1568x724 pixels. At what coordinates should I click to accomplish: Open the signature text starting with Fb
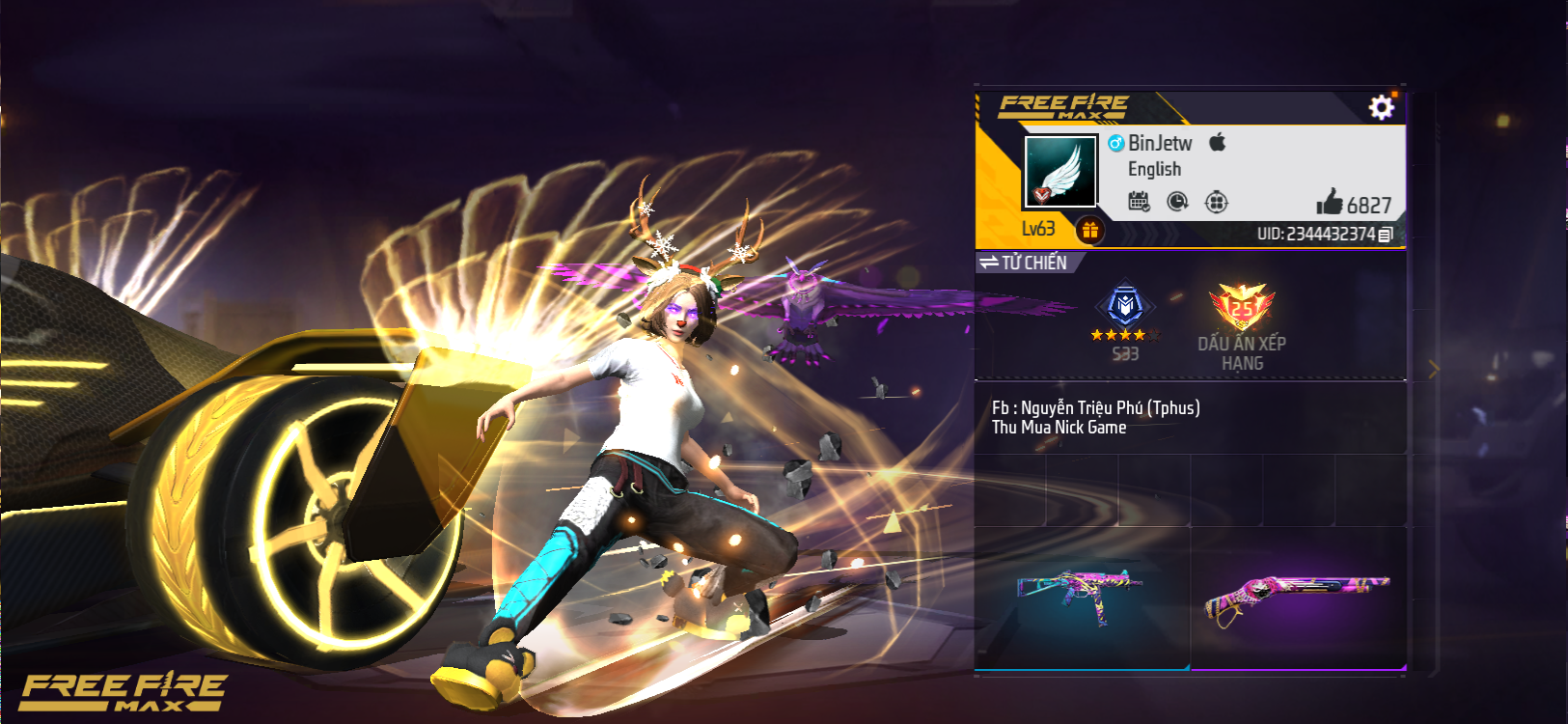1095,417
